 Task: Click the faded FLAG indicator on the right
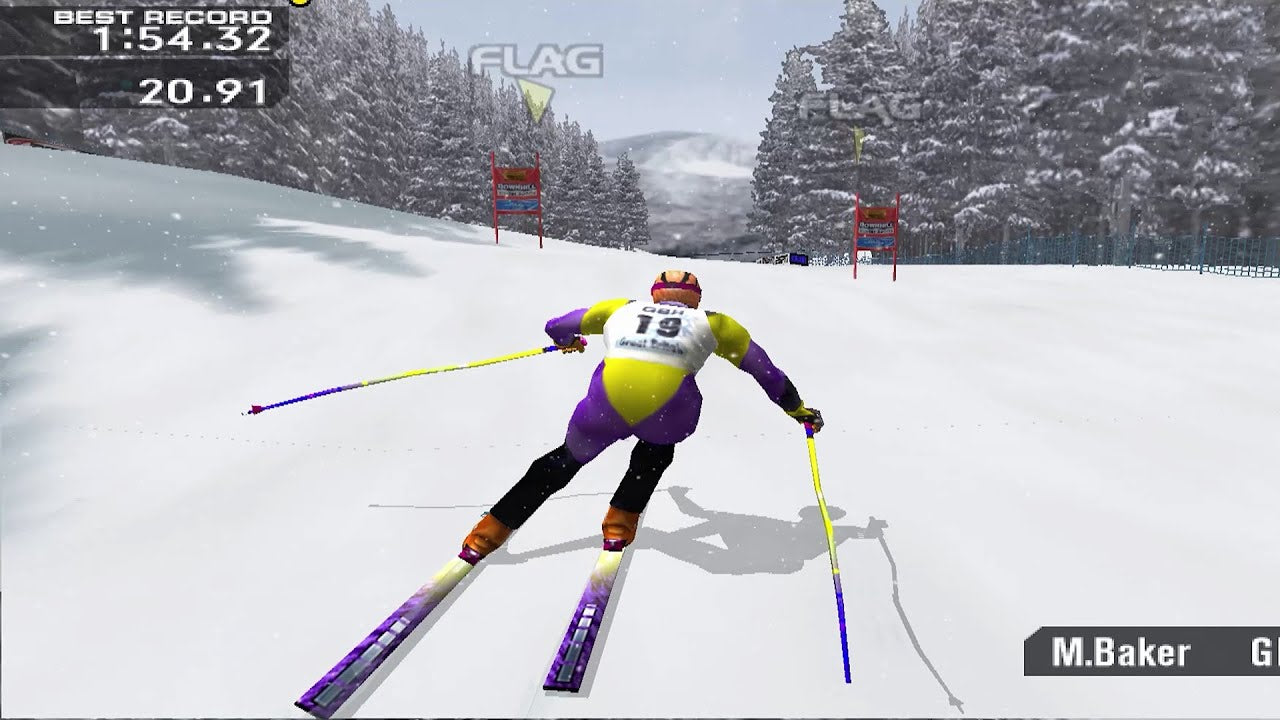(x=862, y=105)
